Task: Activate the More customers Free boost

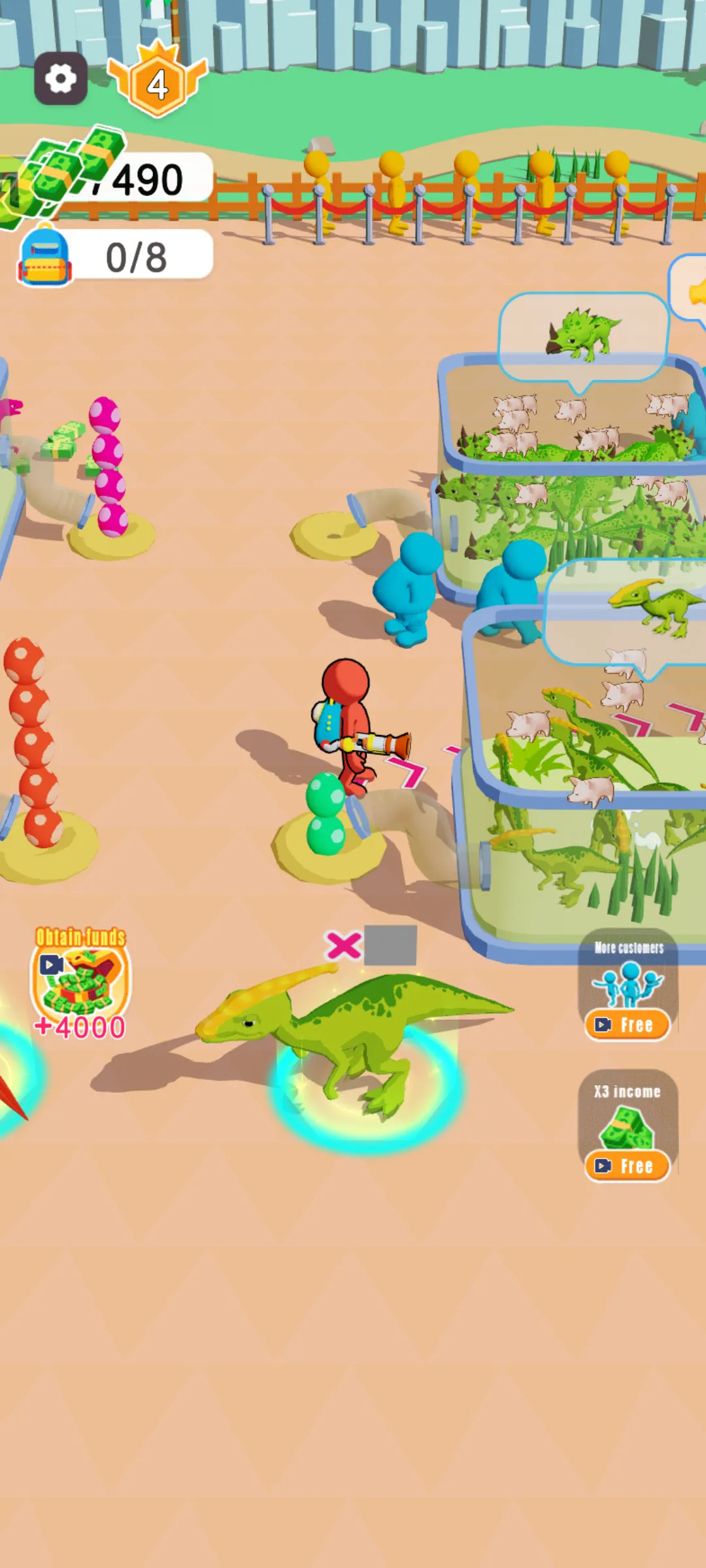Action: tap(628, 1024)
